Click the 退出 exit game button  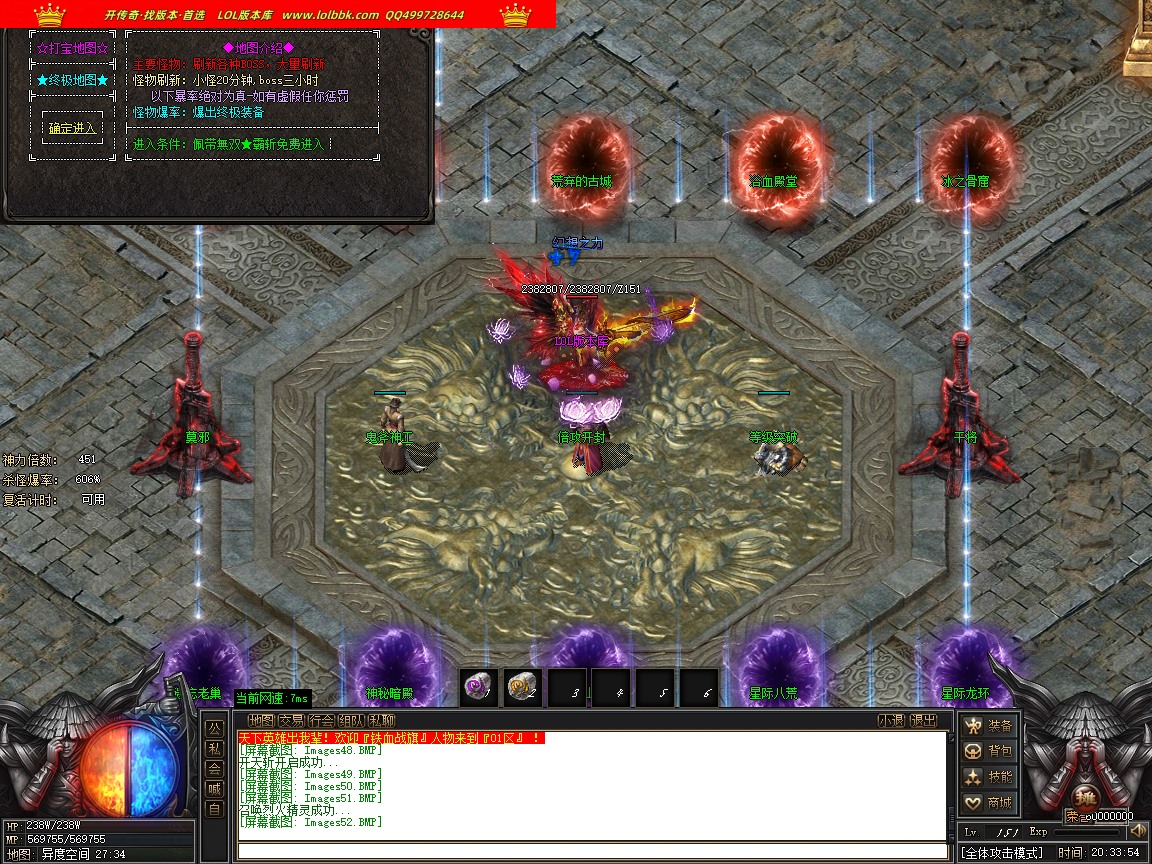(x=923, y=720)
